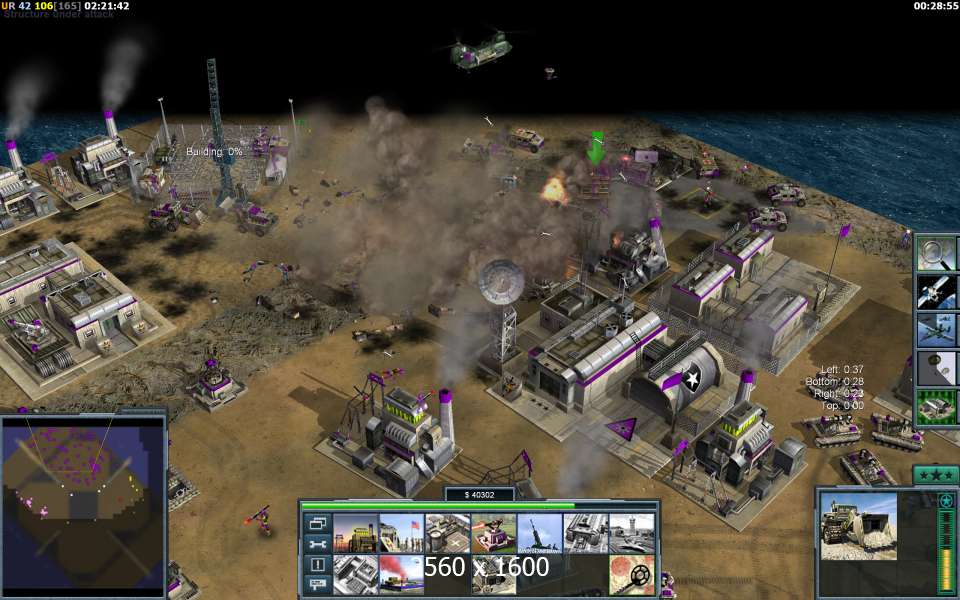The image size is (960, 600).
Task: Select the green command center shortcut
Action: 937,406
